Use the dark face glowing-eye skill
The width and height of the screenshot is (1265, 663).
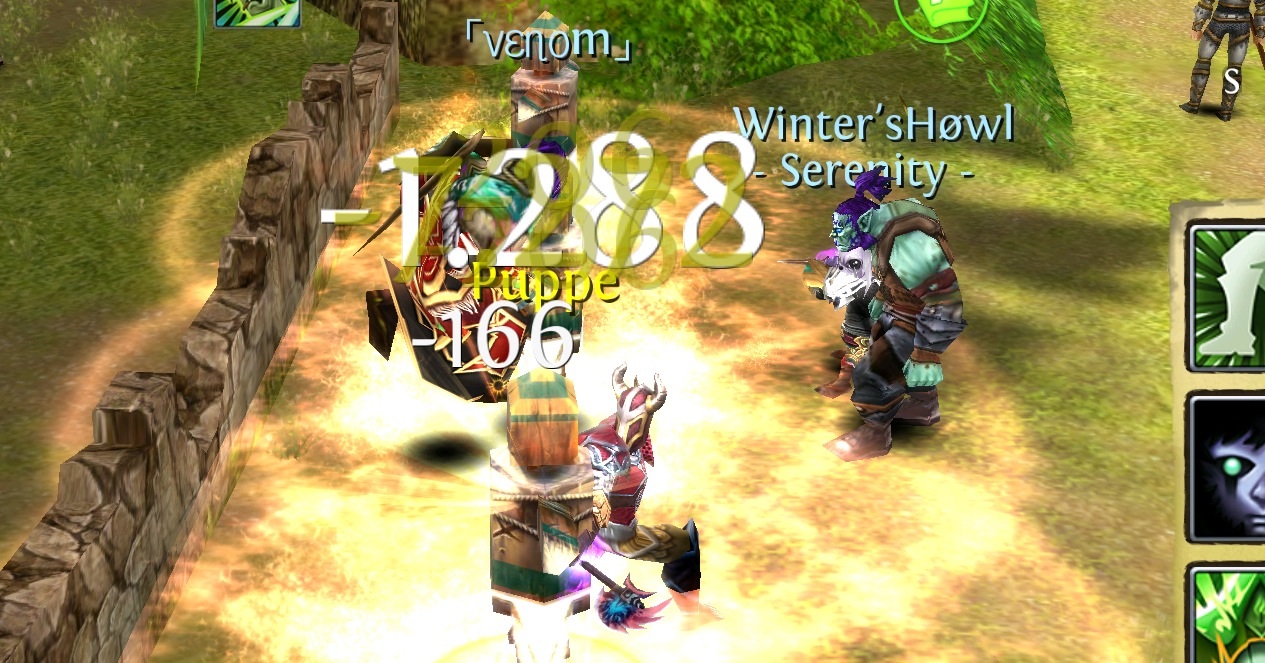tap(1230, 467)
